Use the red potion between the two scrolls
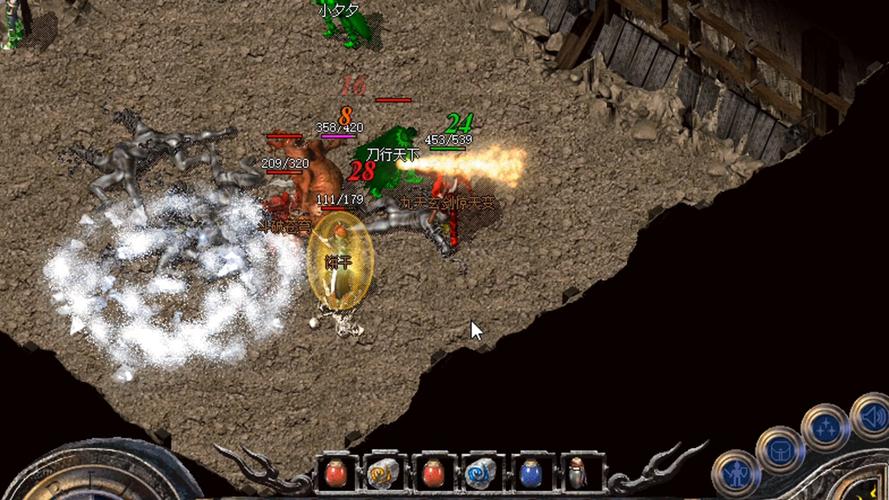Viewport: 889px width, 500px height. 433,473
